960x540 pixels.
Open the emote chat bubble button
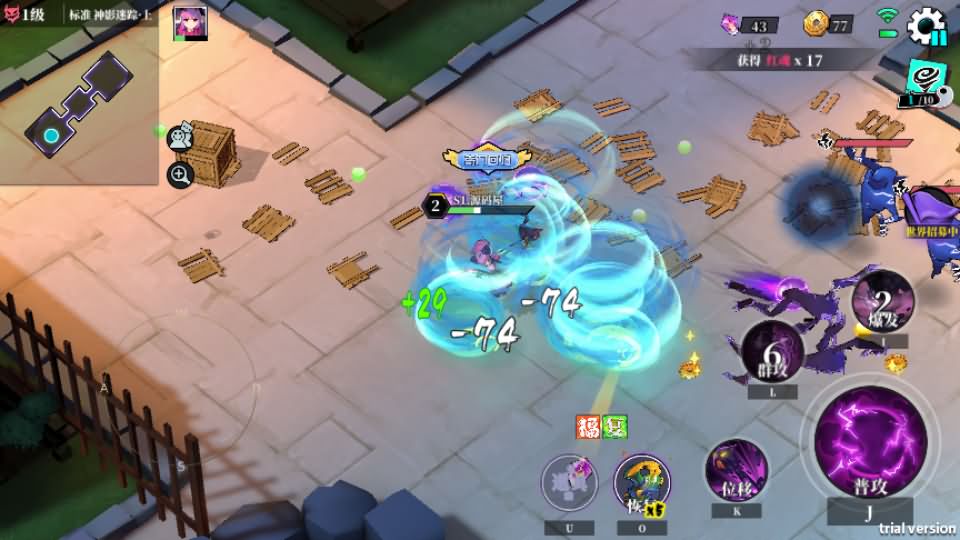pyautogui.click(x=181, y=138)
